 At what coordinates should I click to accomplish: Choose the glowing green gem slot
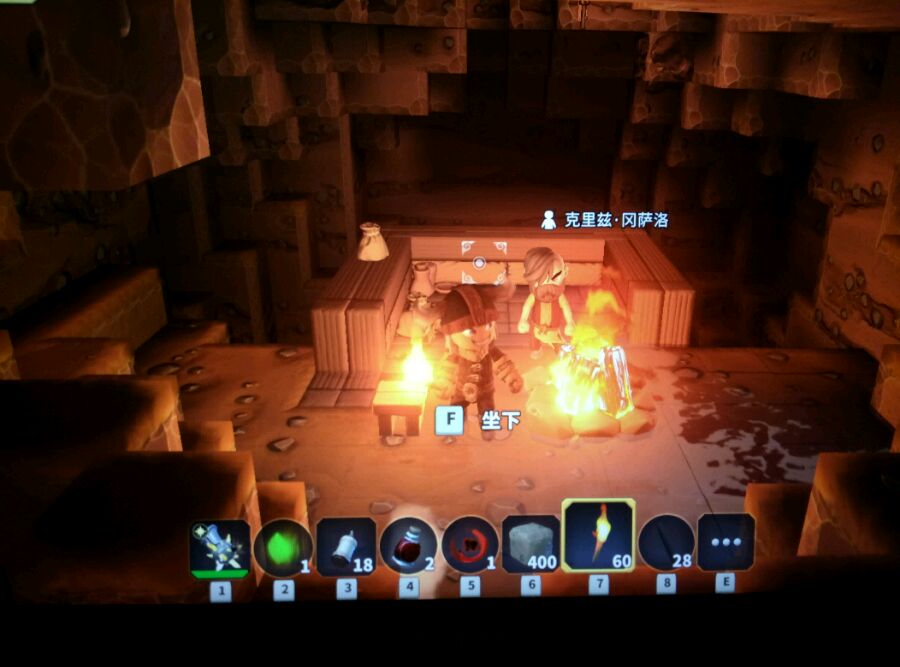(283, 547)
